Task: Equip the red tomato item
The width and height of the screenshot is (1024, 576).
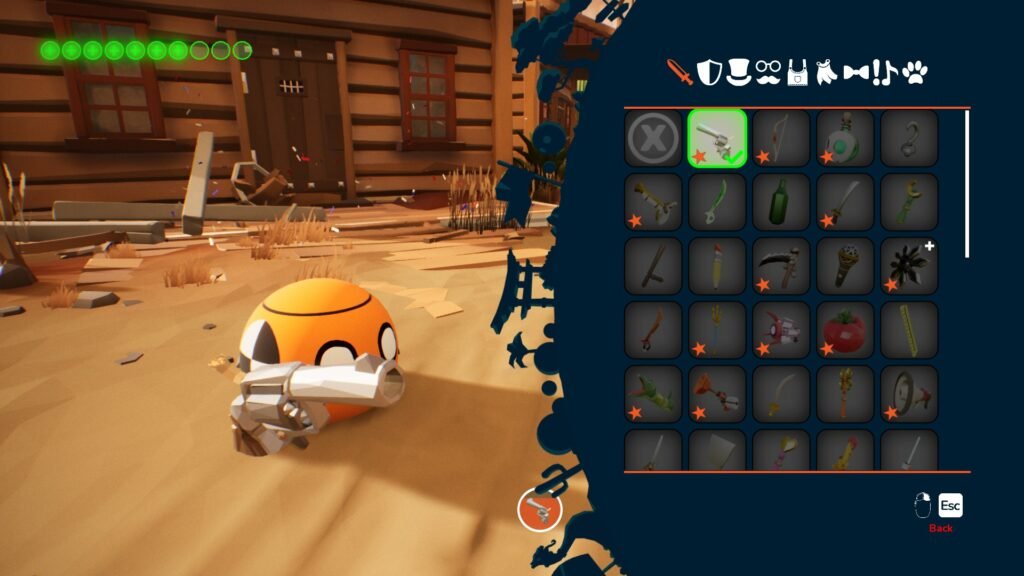Action: click(845, 330)
